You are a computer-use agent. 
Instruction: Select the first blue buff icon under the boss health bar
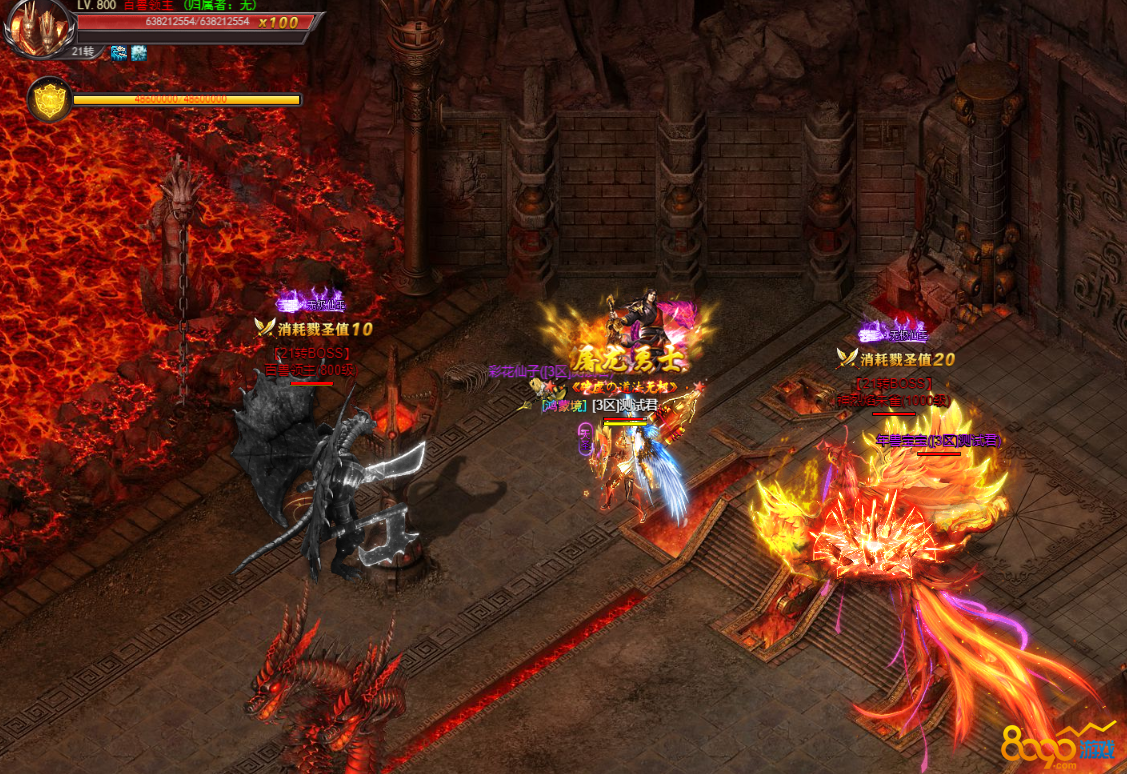pyautogui.click(x=119, y=52)
